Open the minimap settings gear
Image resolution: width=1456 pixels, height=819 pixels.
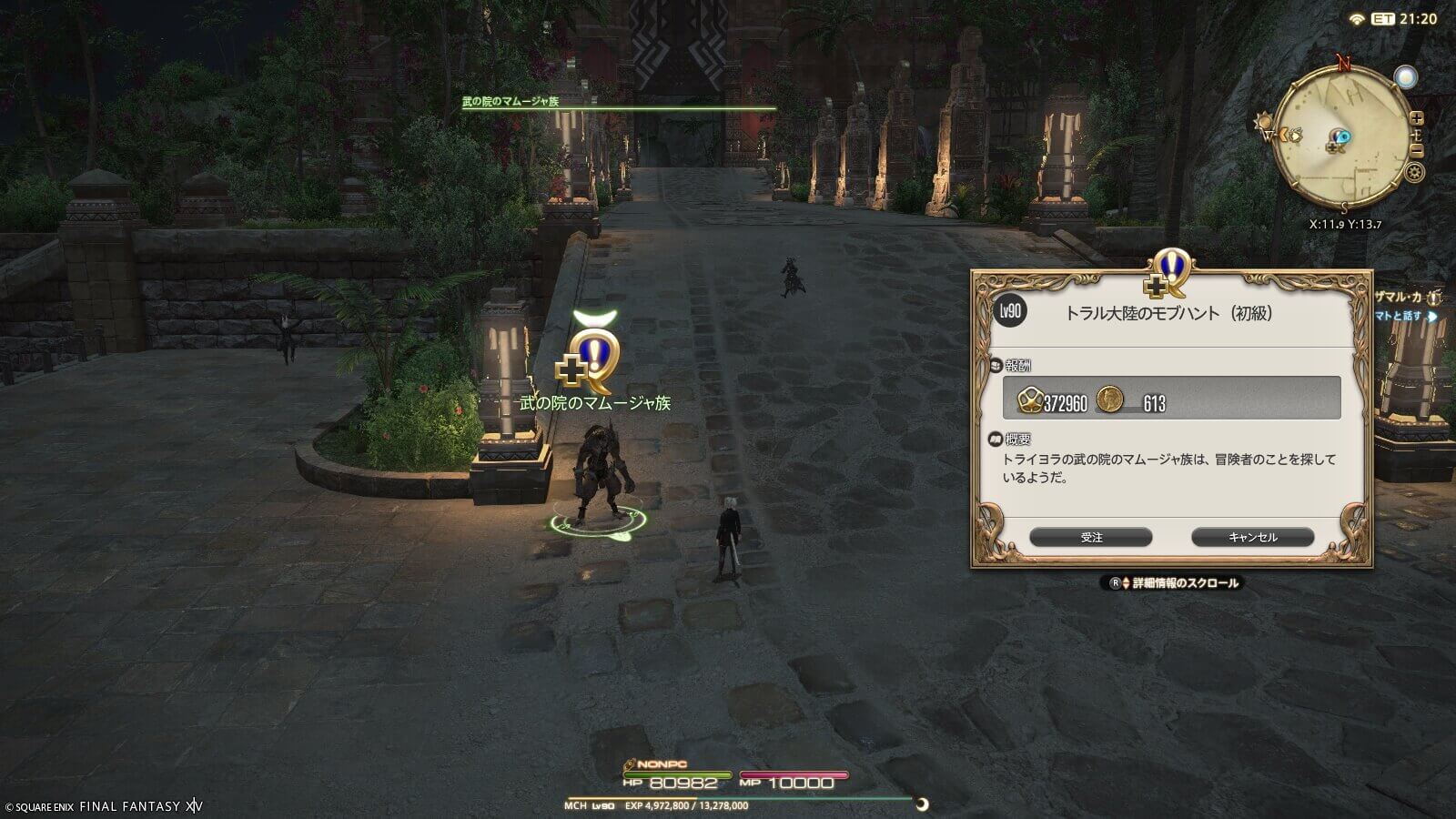[1415, 171]
